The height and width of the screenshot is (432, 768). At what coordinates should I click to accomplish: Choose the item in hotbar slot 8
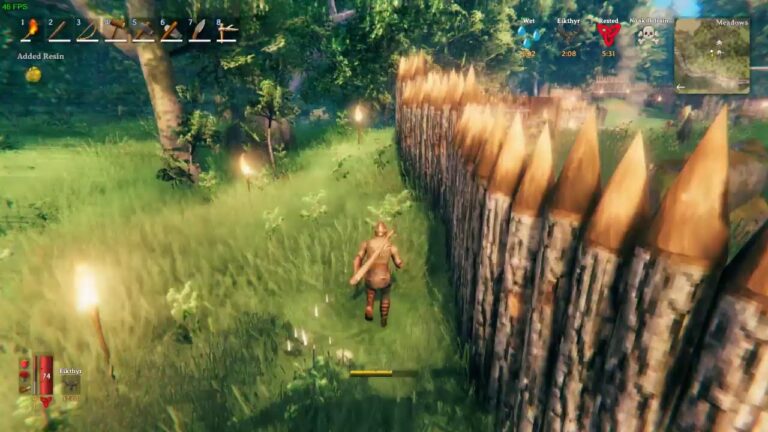coord(227,31)
